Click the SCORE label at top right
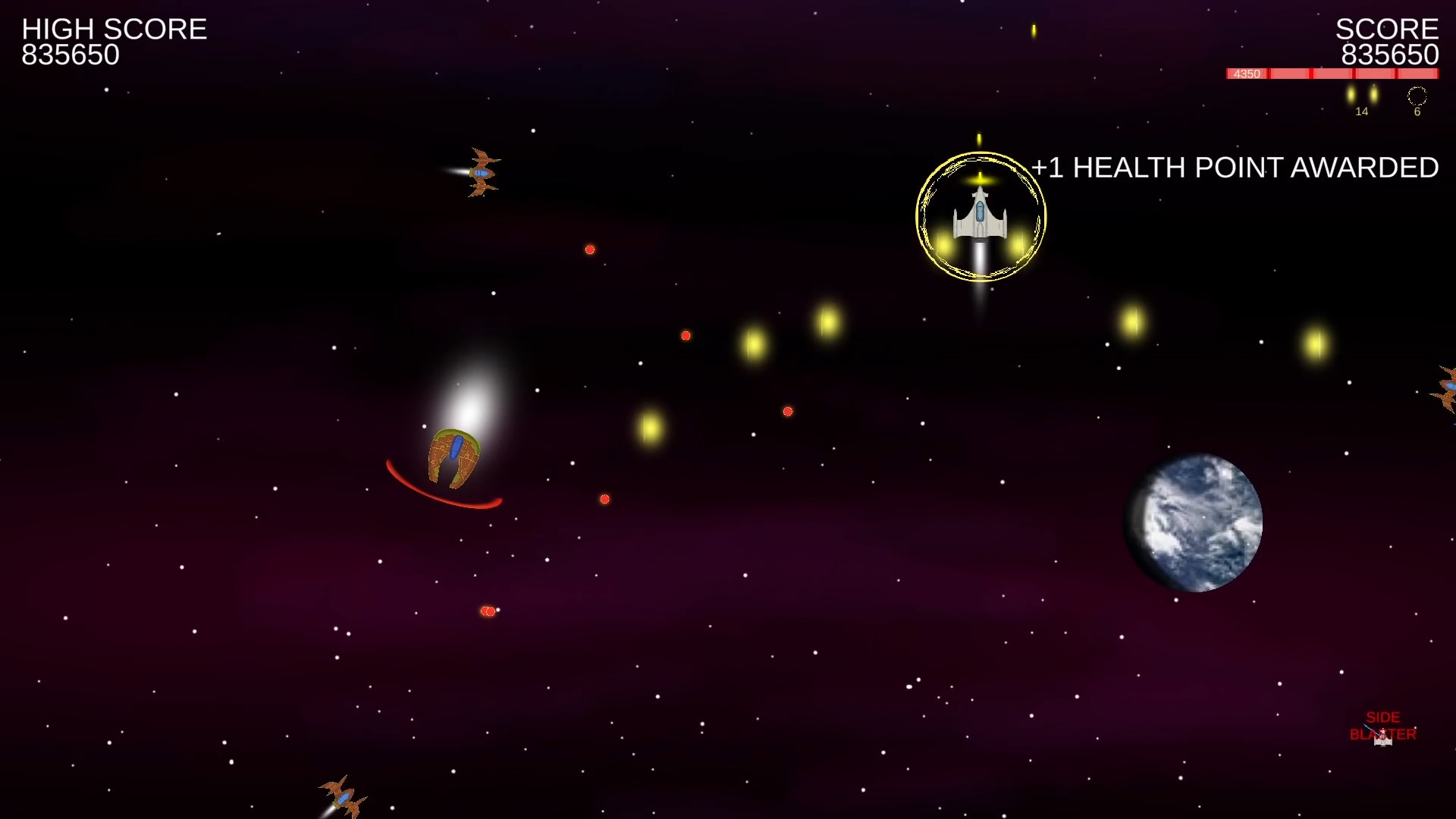Screen dimensions: 1456x819 [1386, 30]
